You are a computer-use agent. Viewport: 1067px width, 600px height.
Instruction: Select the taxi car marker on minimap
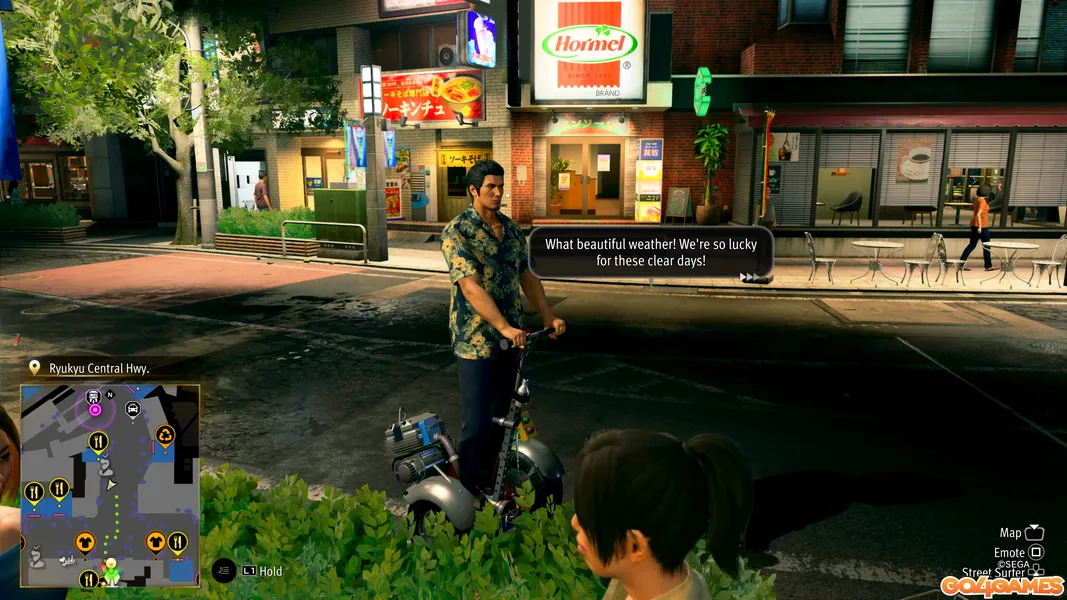point(133,408)
